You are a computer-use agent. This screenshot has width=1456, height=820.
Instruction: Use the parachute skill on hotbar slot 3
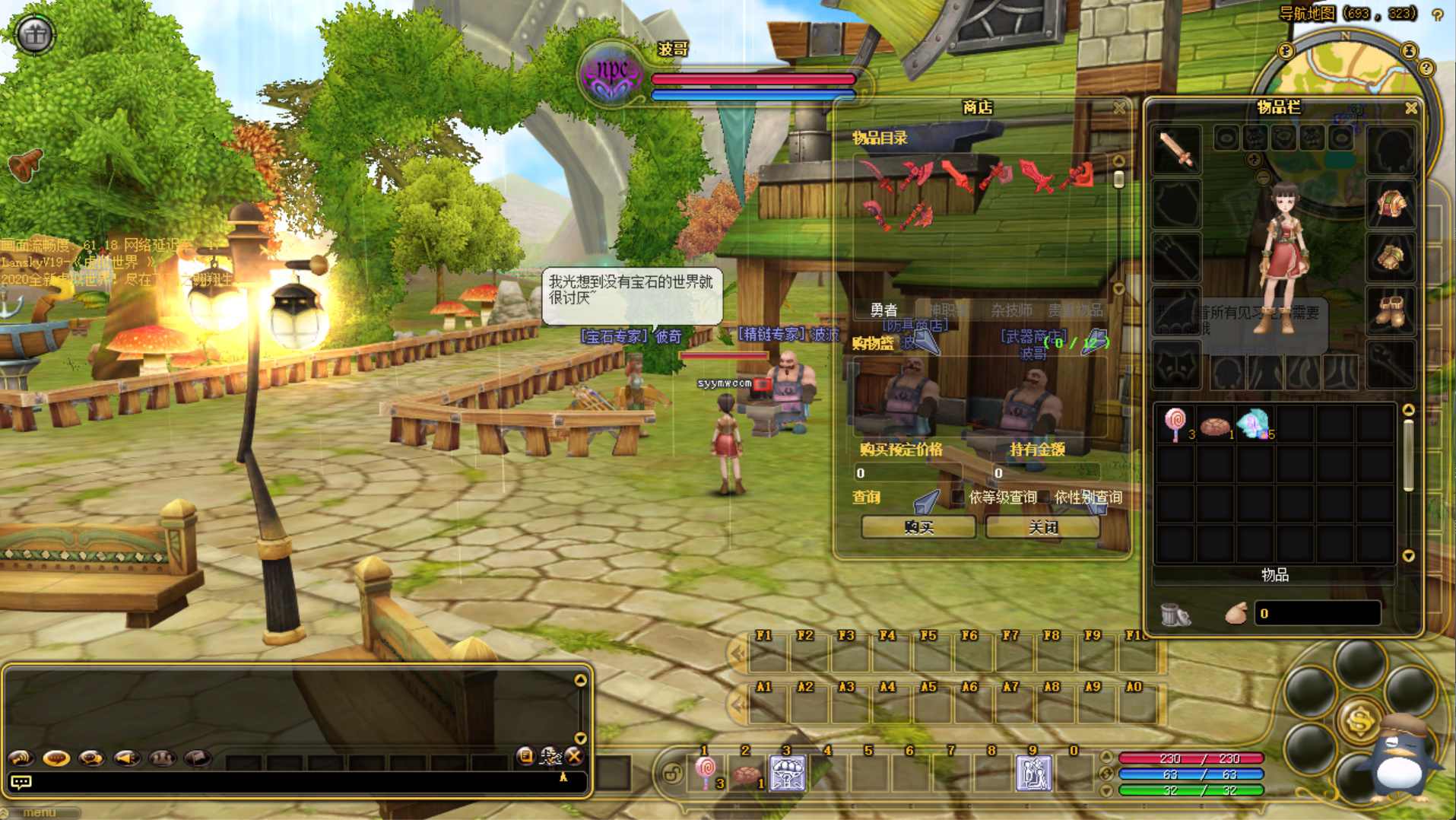tap(787, 773)
